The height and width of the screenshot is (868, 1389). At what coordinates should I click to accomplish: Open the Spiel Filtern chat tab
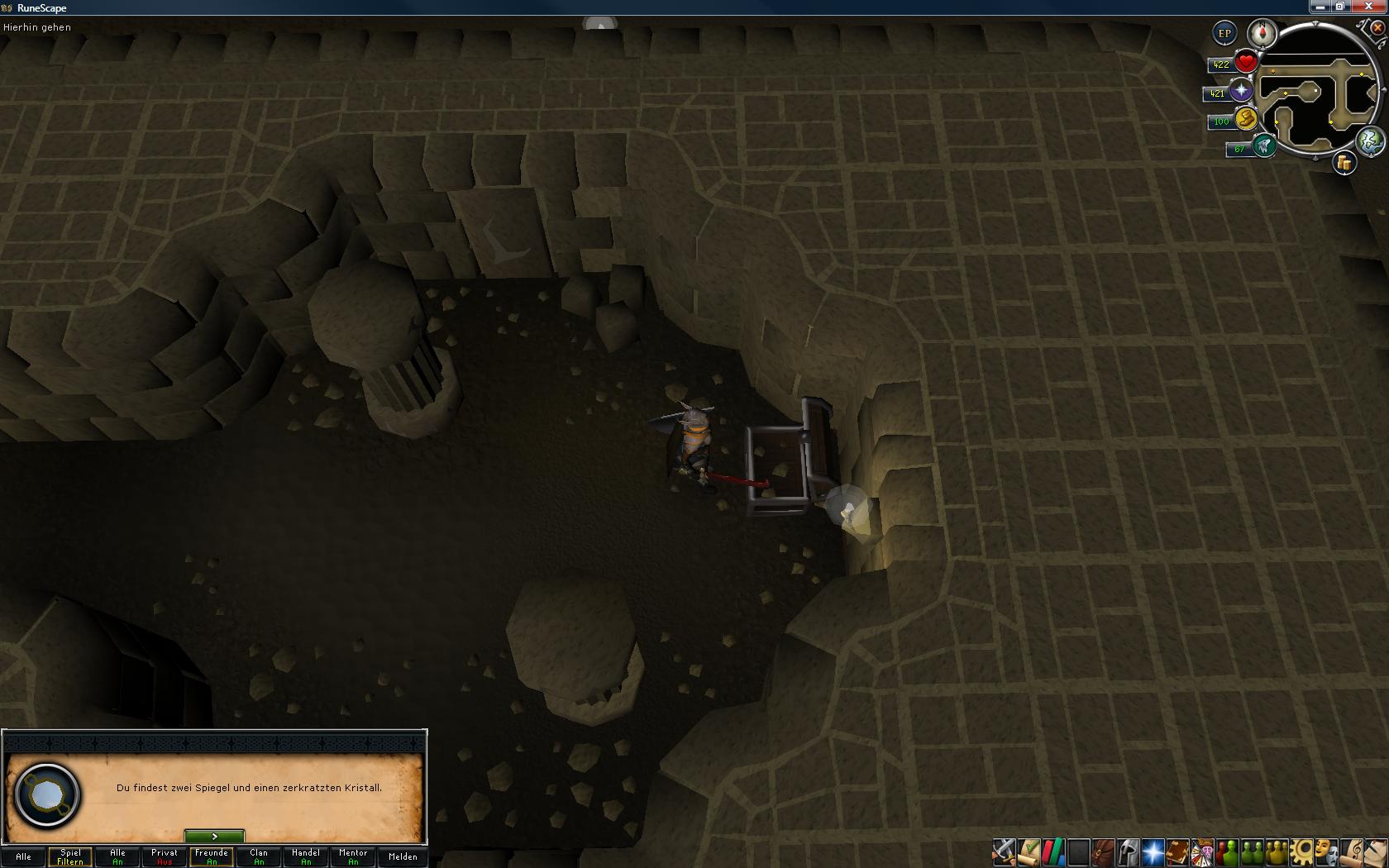point(70,856)
